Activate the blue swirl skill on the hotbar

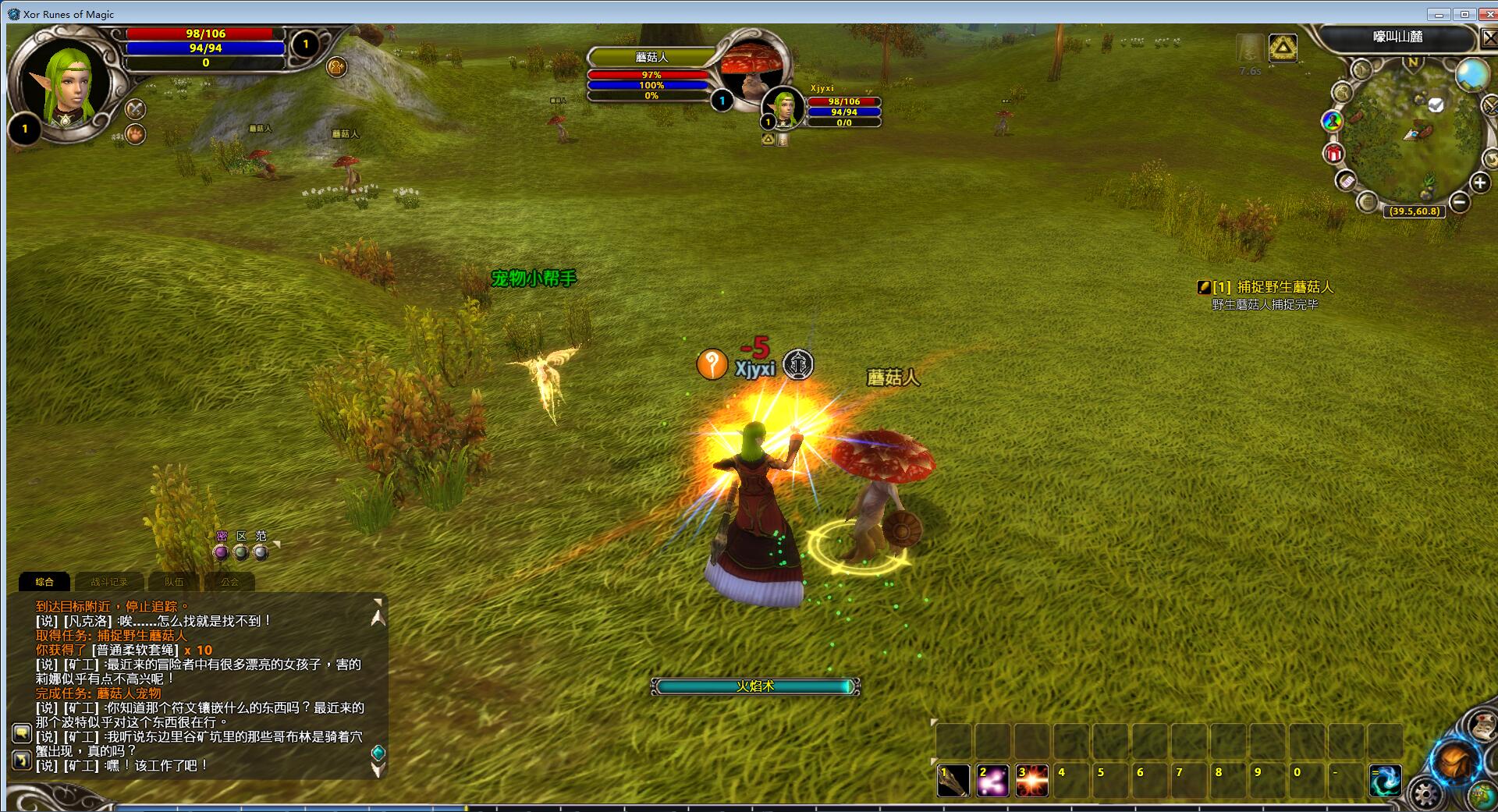[1385, 780]
